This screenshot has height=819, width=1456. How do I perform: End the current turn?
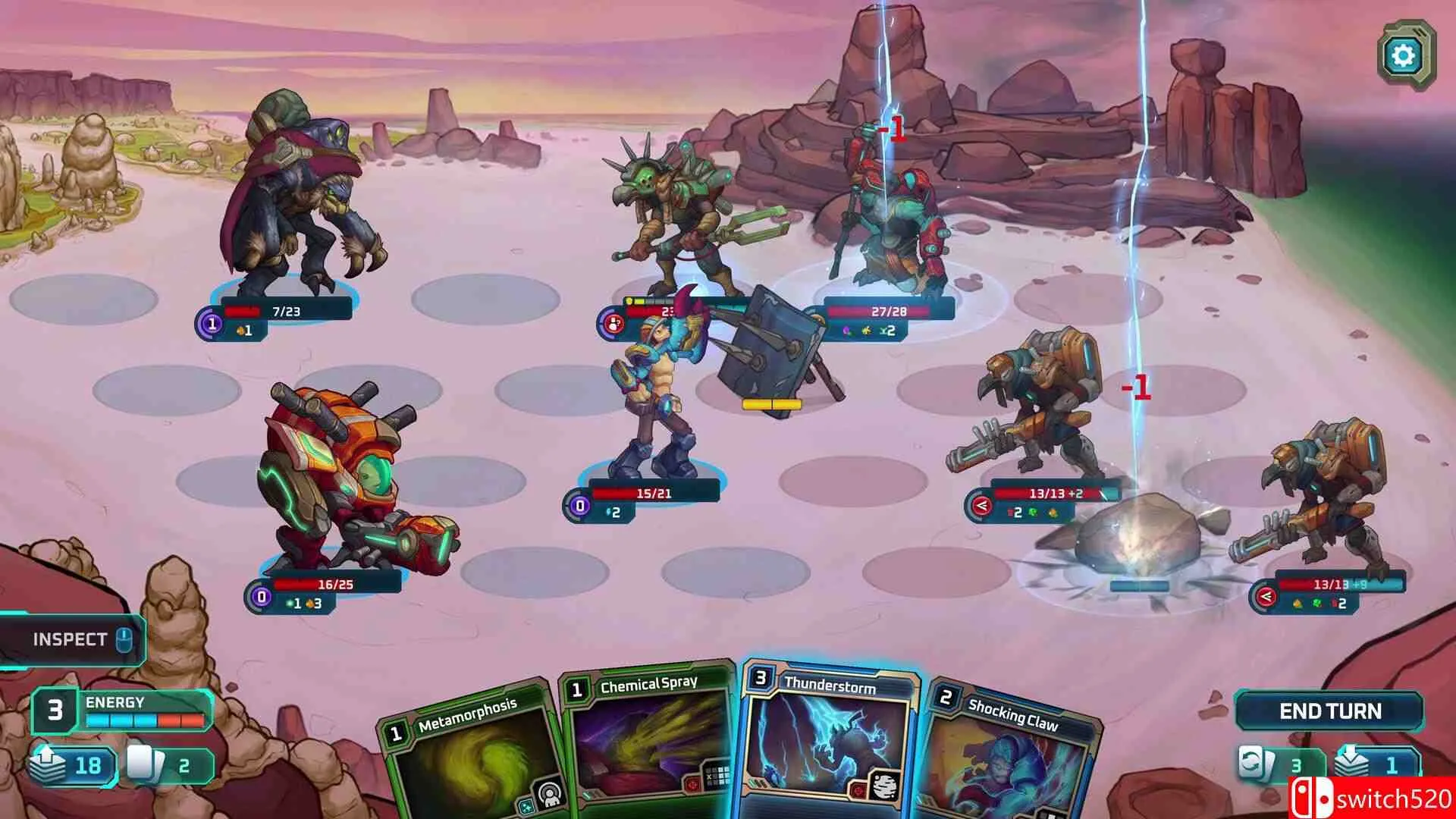tap(1330, 711)
